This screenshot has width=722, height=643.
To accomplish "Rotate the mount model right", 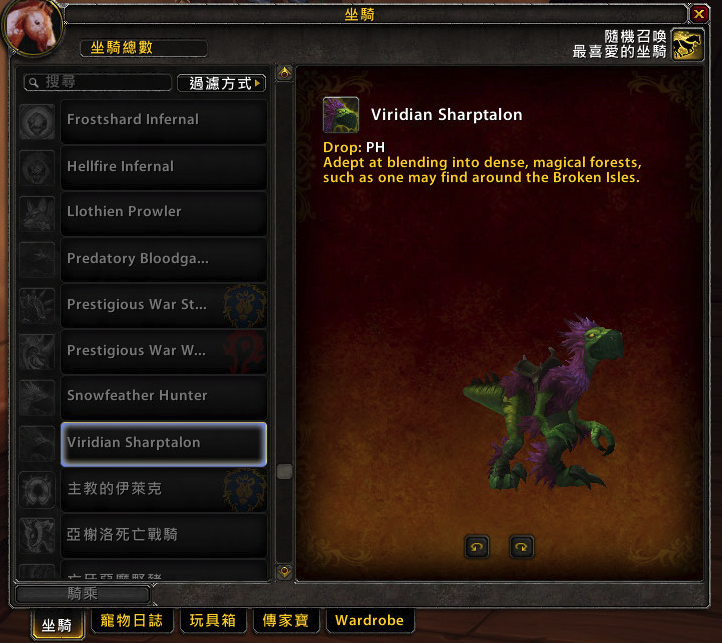I will coord(521,547).
